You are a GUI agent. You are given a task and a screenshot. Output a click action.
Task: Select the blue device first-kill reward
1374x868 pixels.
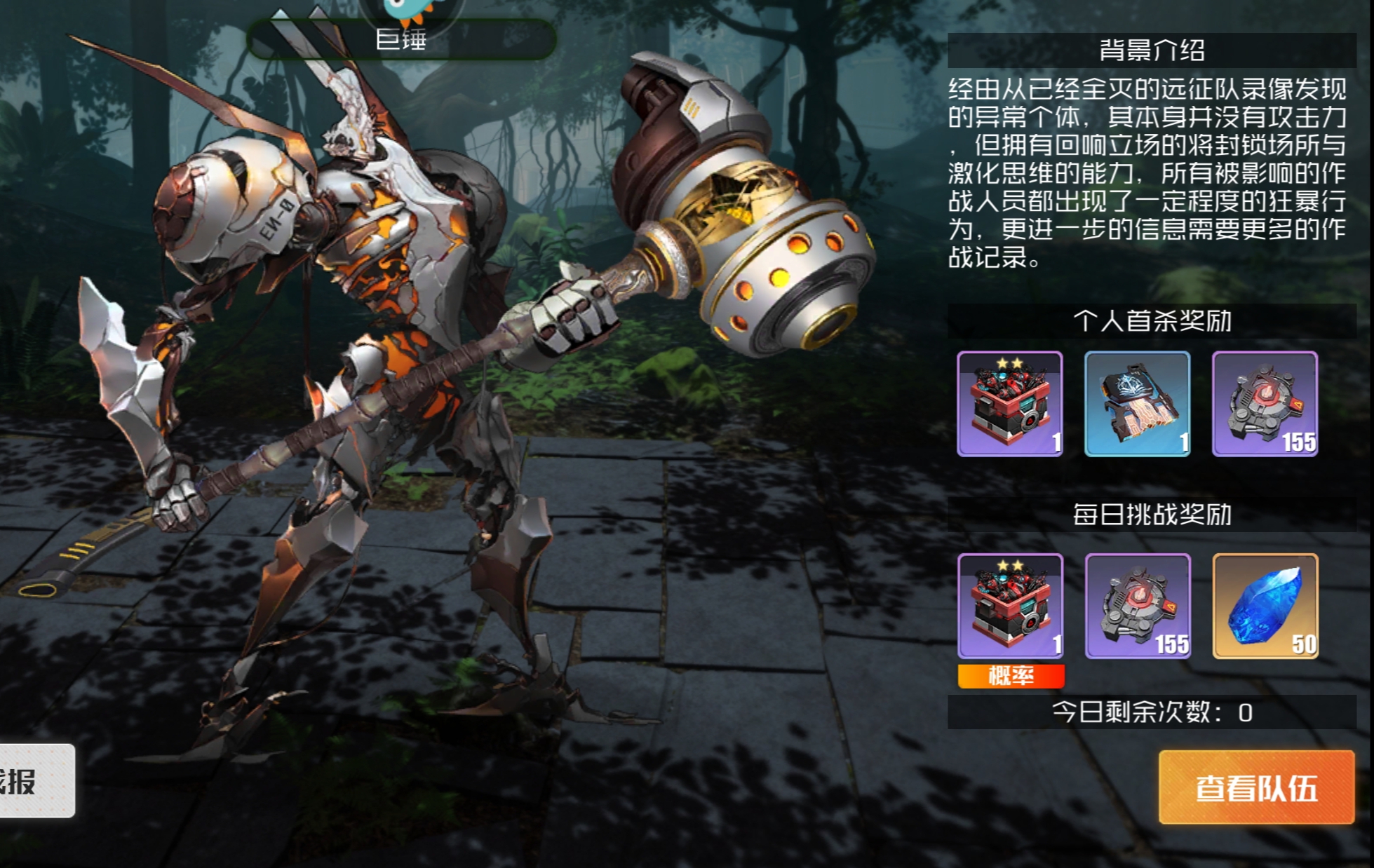pos(1137,404)
